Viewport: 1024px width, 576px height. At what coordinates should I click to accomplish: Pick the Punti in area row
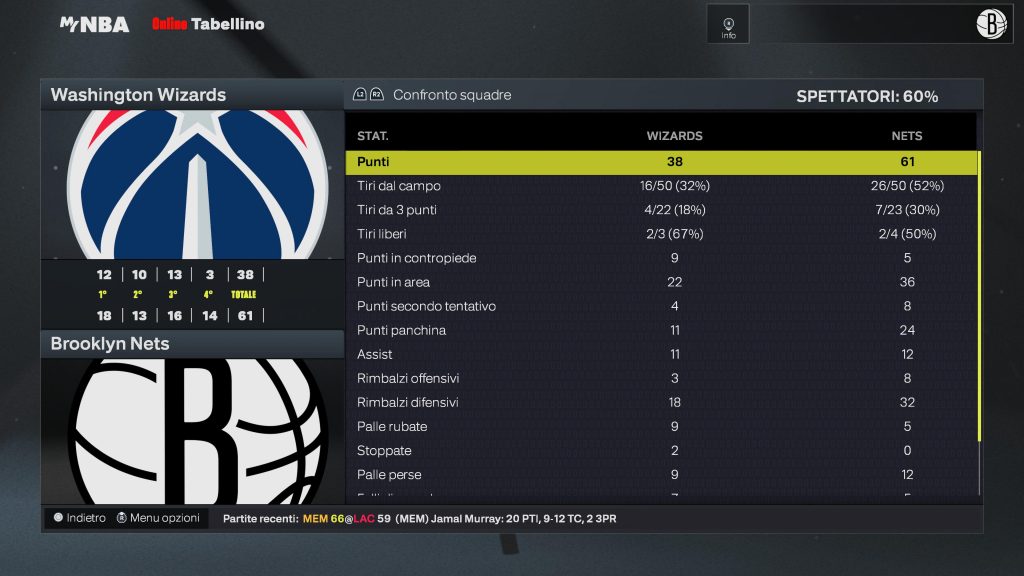click(x=660, y=282)
